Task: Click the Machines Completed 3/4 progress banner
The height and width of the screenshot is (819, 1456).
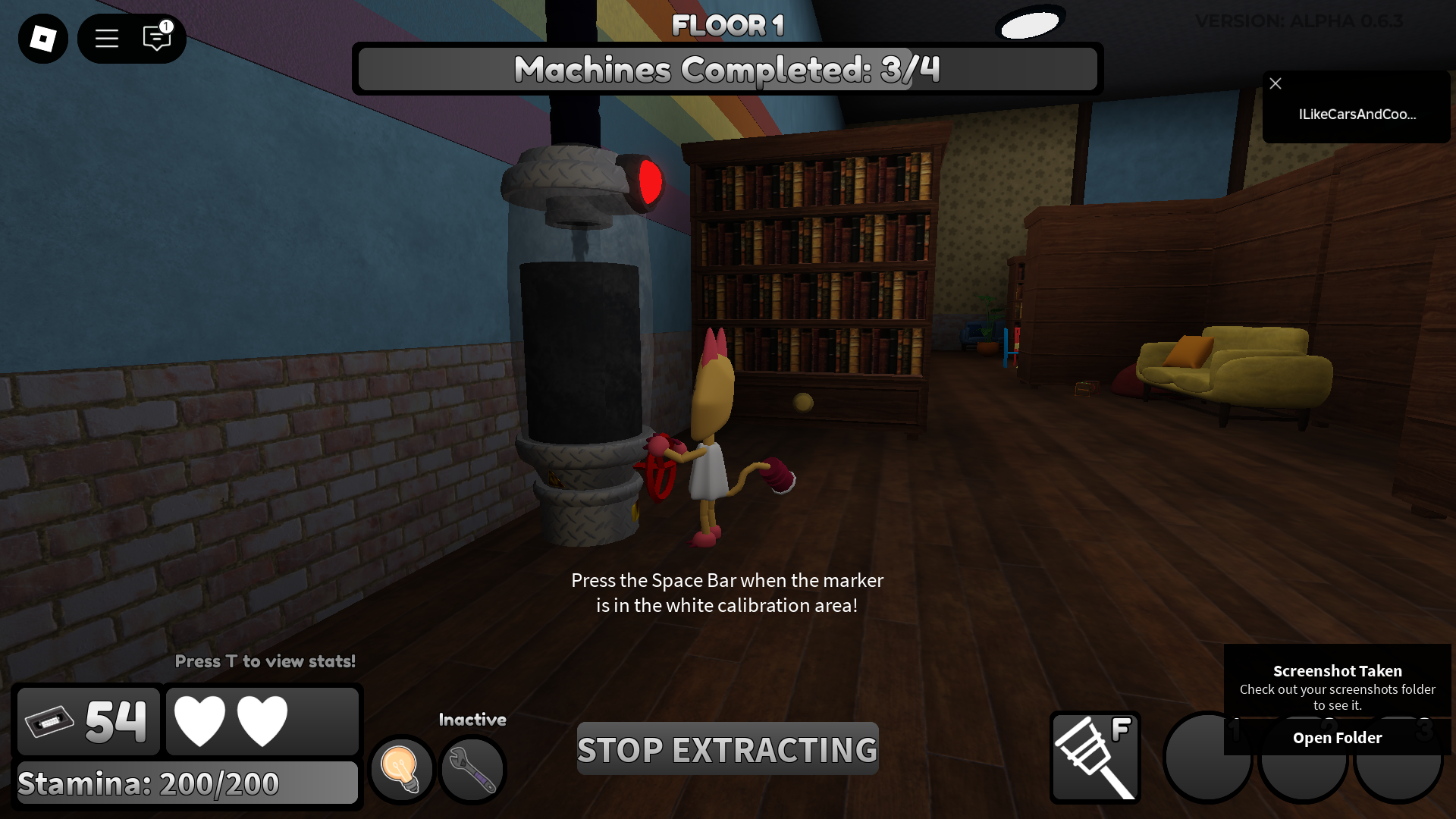Action: pyautogui.click(x=727, y=69)
